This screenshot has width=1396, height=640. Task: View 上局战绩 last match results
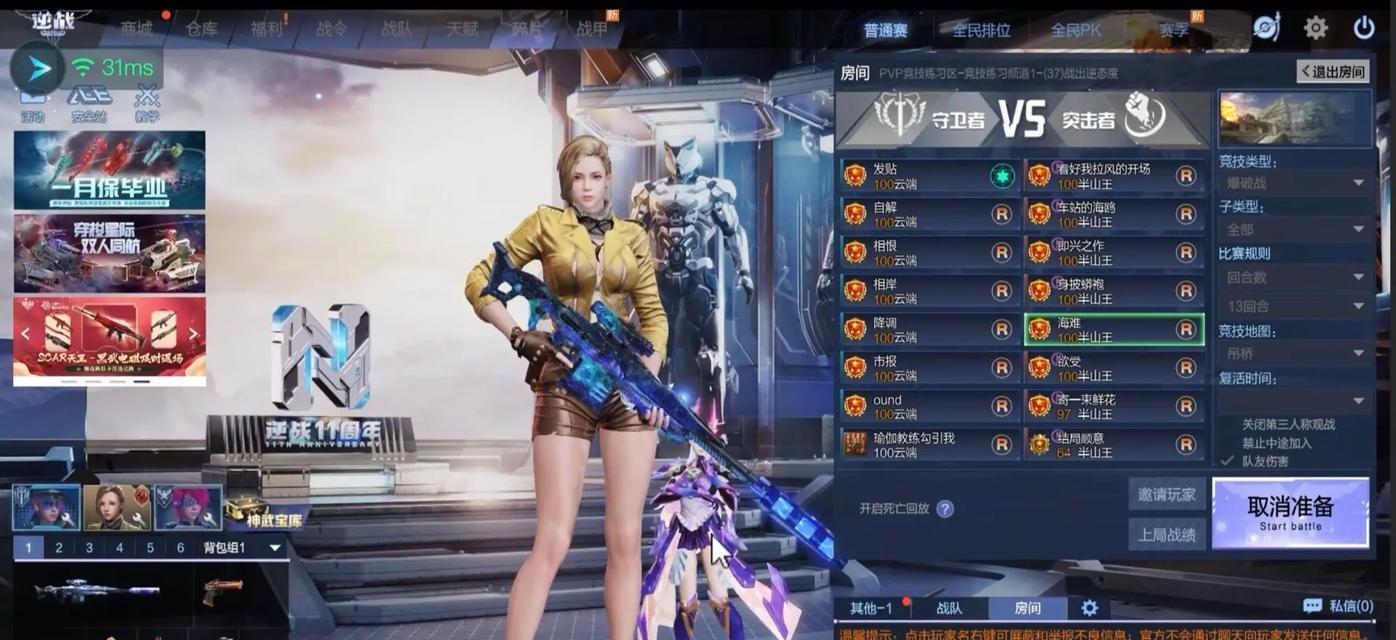point(1166,534)
